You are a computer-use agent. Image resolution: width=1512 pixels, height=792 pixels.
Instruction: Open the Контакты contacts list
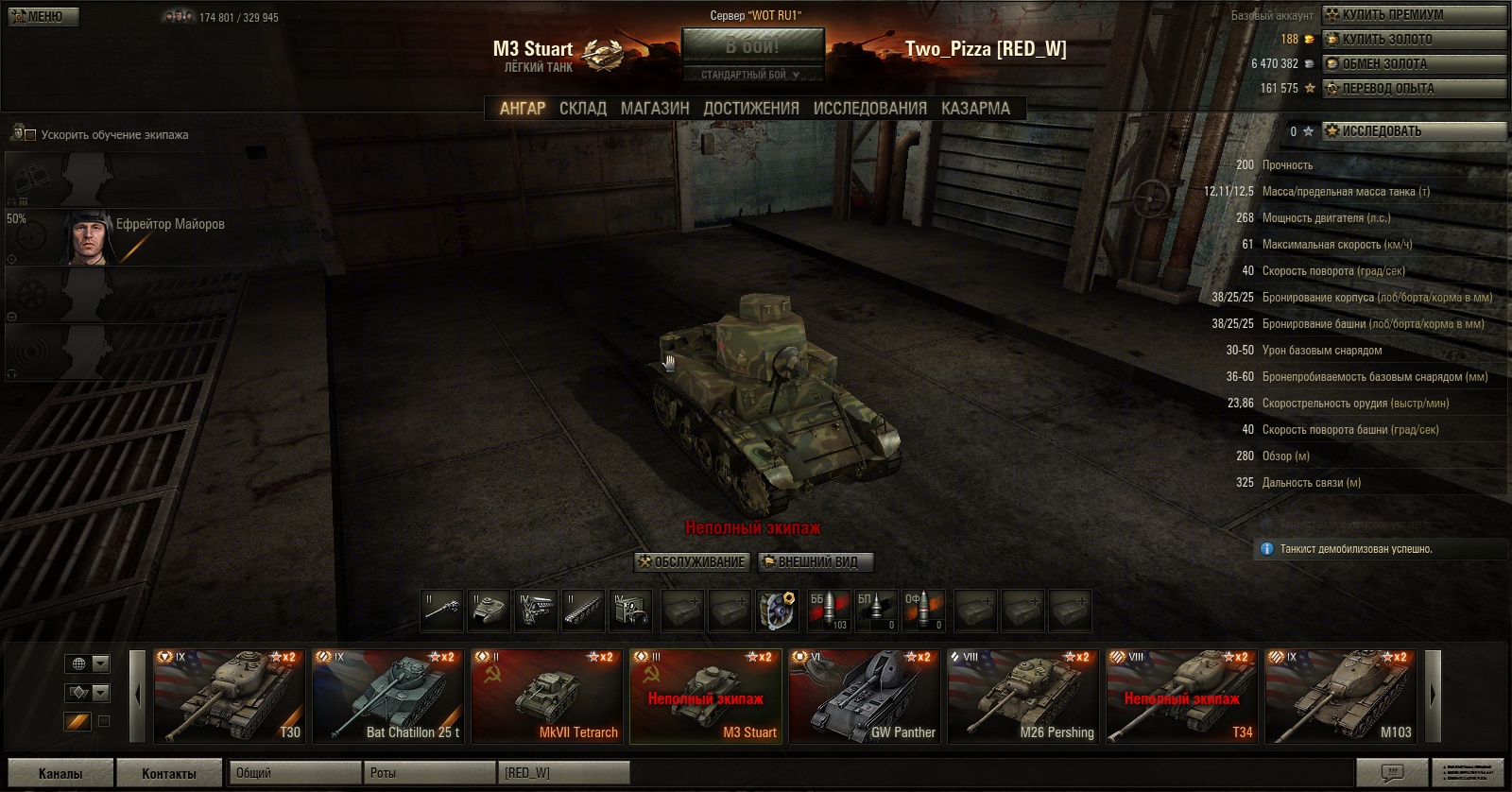tap(169, 773)
